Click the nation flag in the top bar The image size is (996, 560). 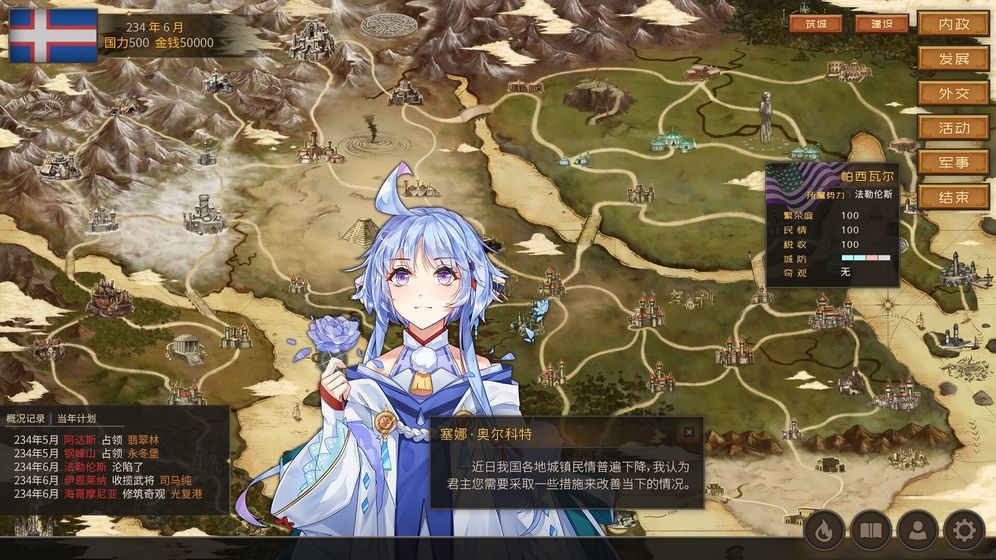[53, 37]
